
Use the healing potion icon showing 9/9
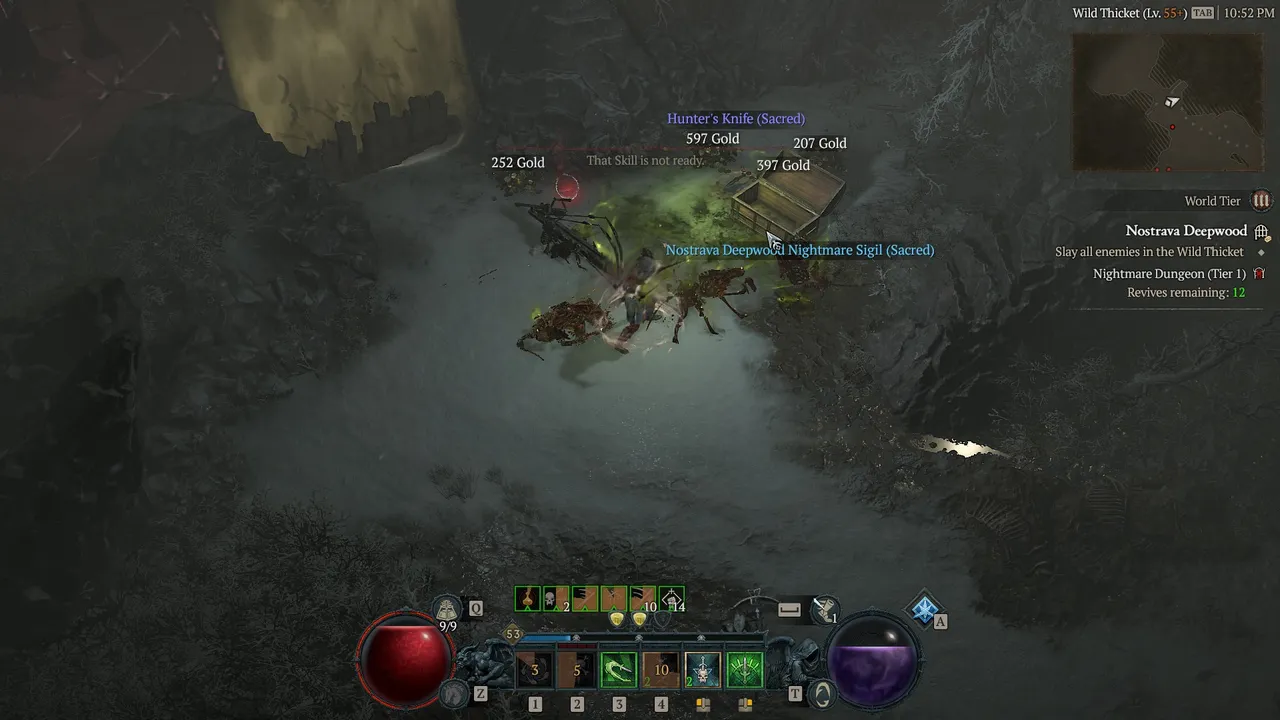pos(447,608)
